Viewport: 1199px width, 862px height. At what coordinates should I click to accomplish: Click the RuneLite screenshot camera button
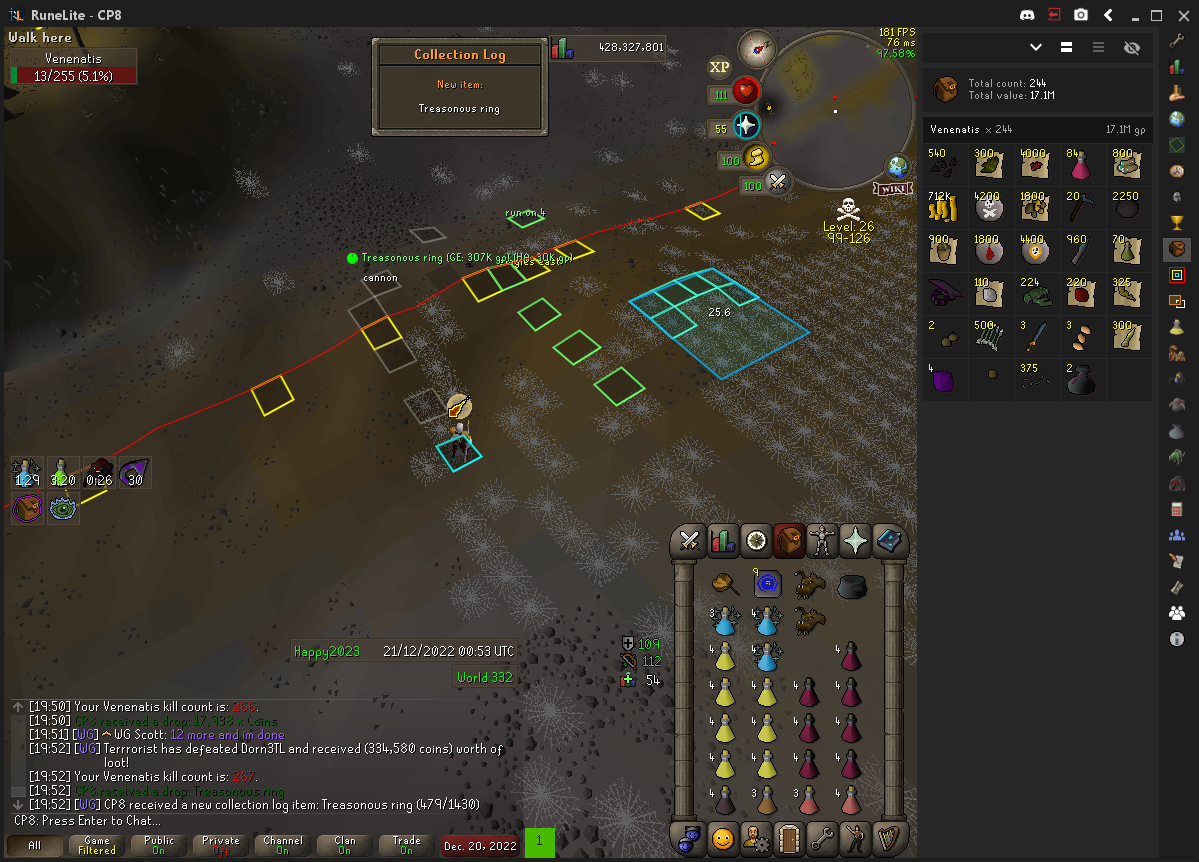1081,15
